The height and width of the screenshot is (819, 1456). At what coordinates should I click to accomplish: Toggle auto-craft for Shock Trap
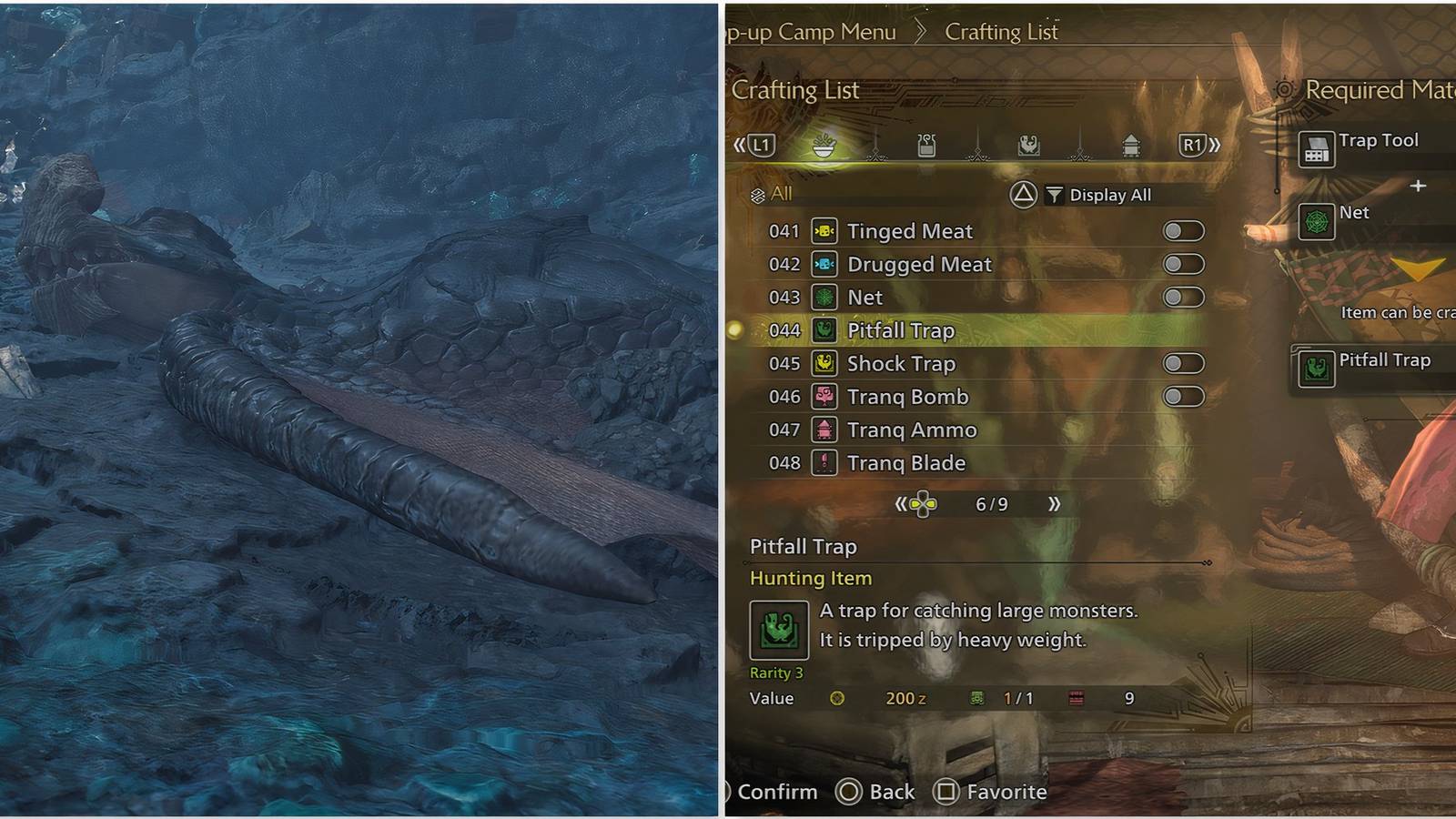click(x=1183, y=363)
